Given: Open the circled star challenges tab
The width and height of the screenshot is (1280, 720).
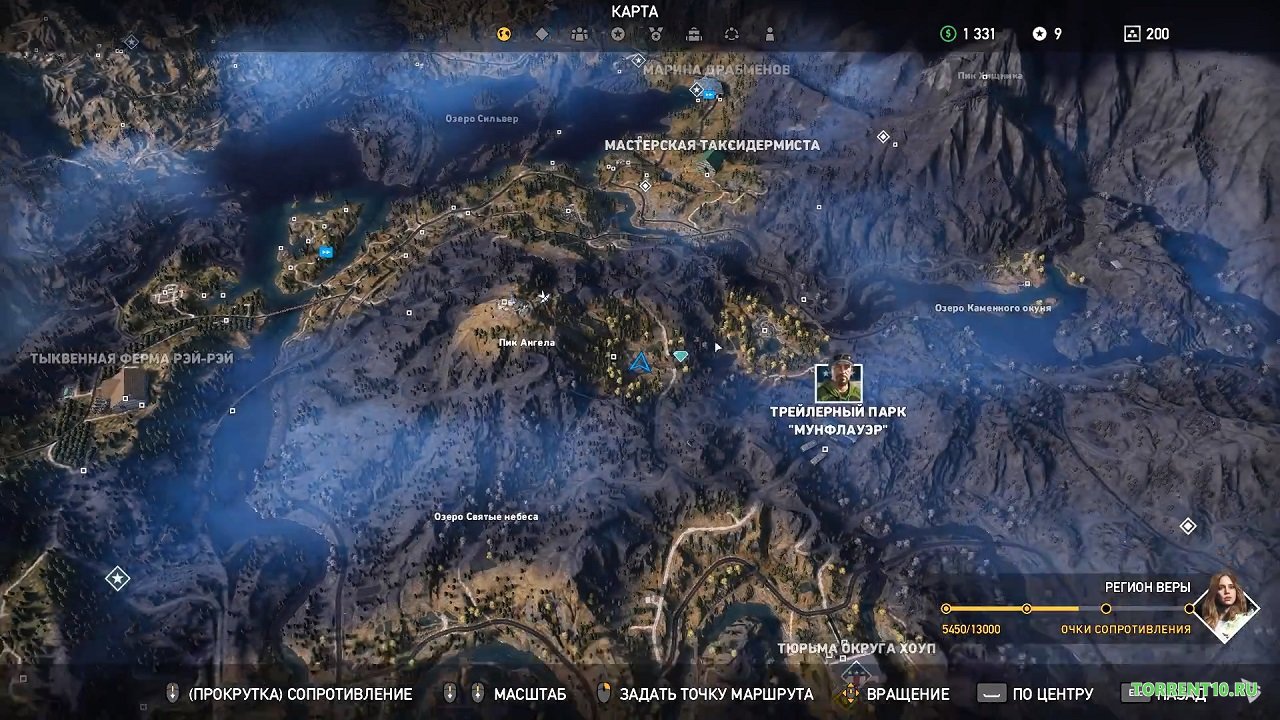Looking at the screenshot, I should pos(618,34).
